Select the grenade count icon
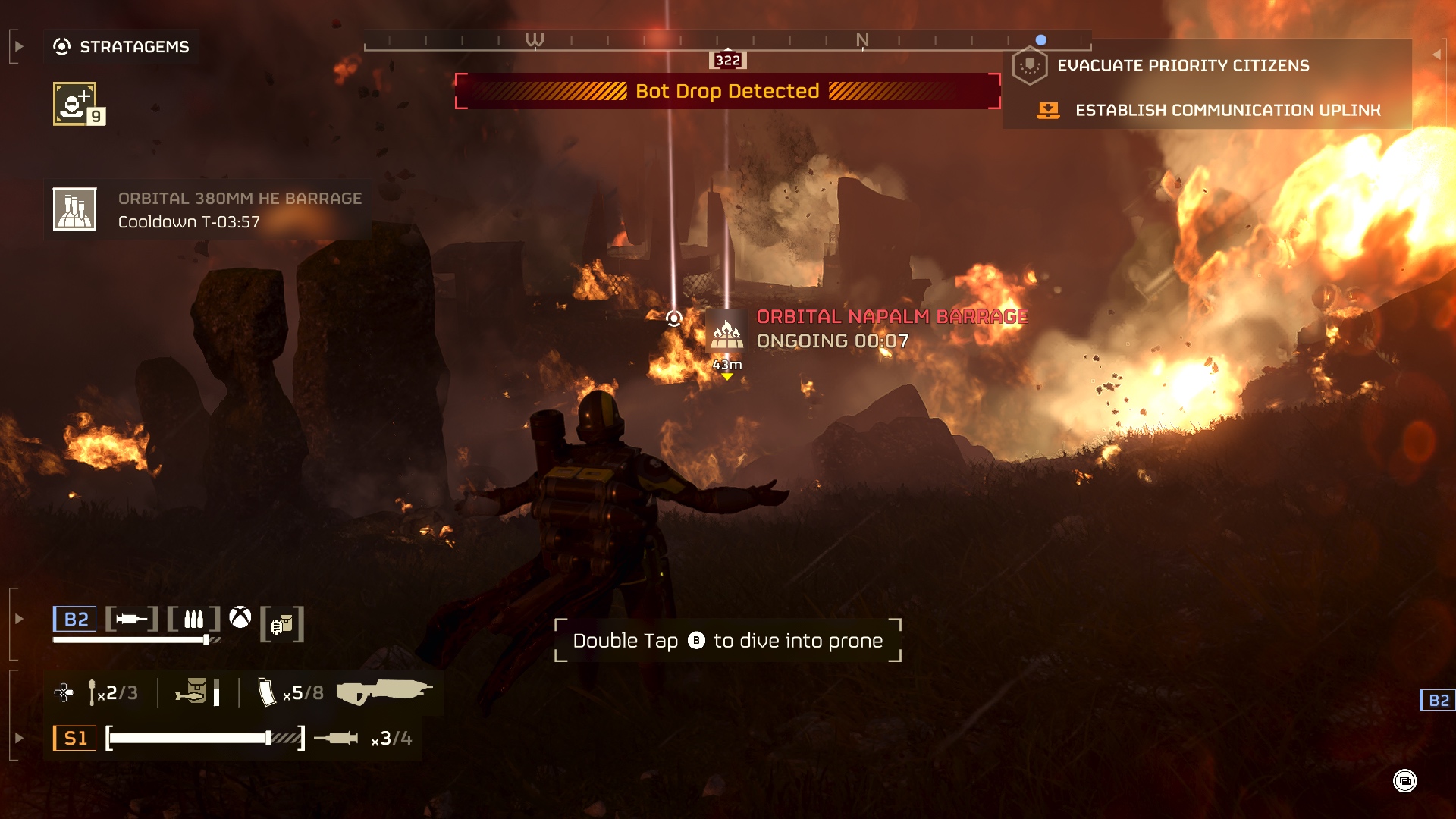Screen dimensions: 1456x819 pyautogui.click(x=93, y=692)
